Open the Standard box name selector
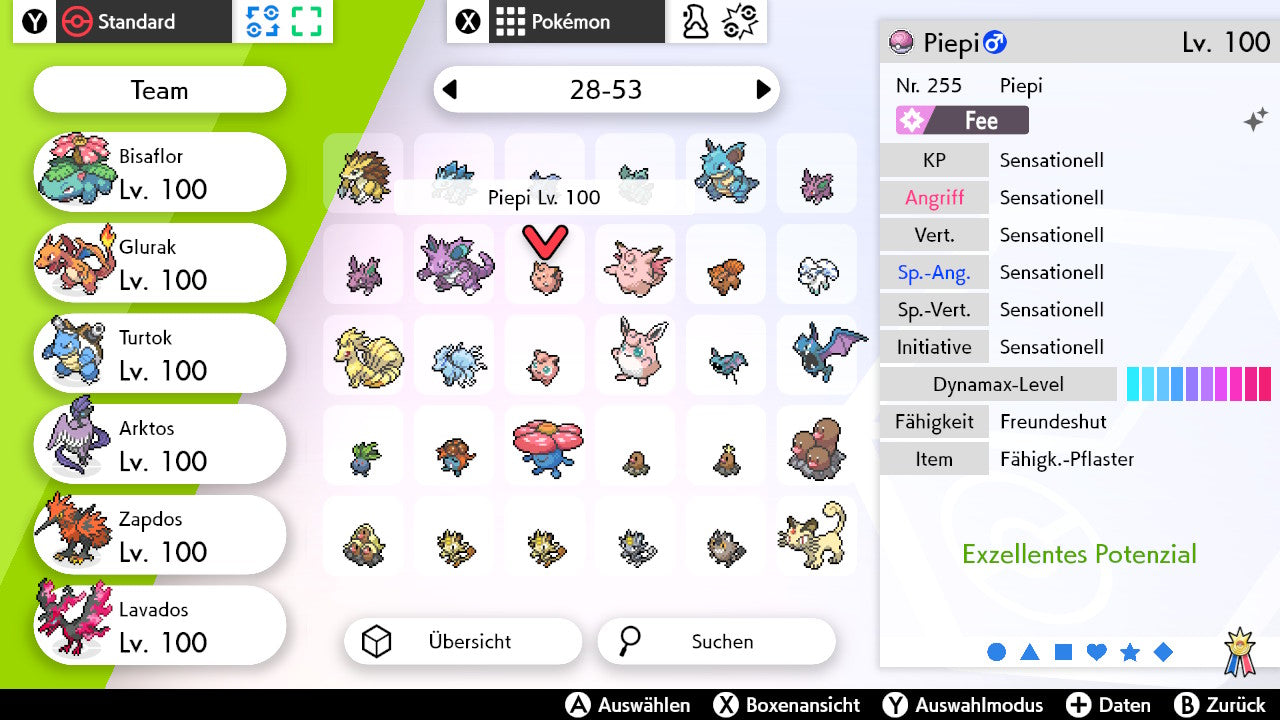The width and height of the screenshot is (1280, 720). [145, 21]
